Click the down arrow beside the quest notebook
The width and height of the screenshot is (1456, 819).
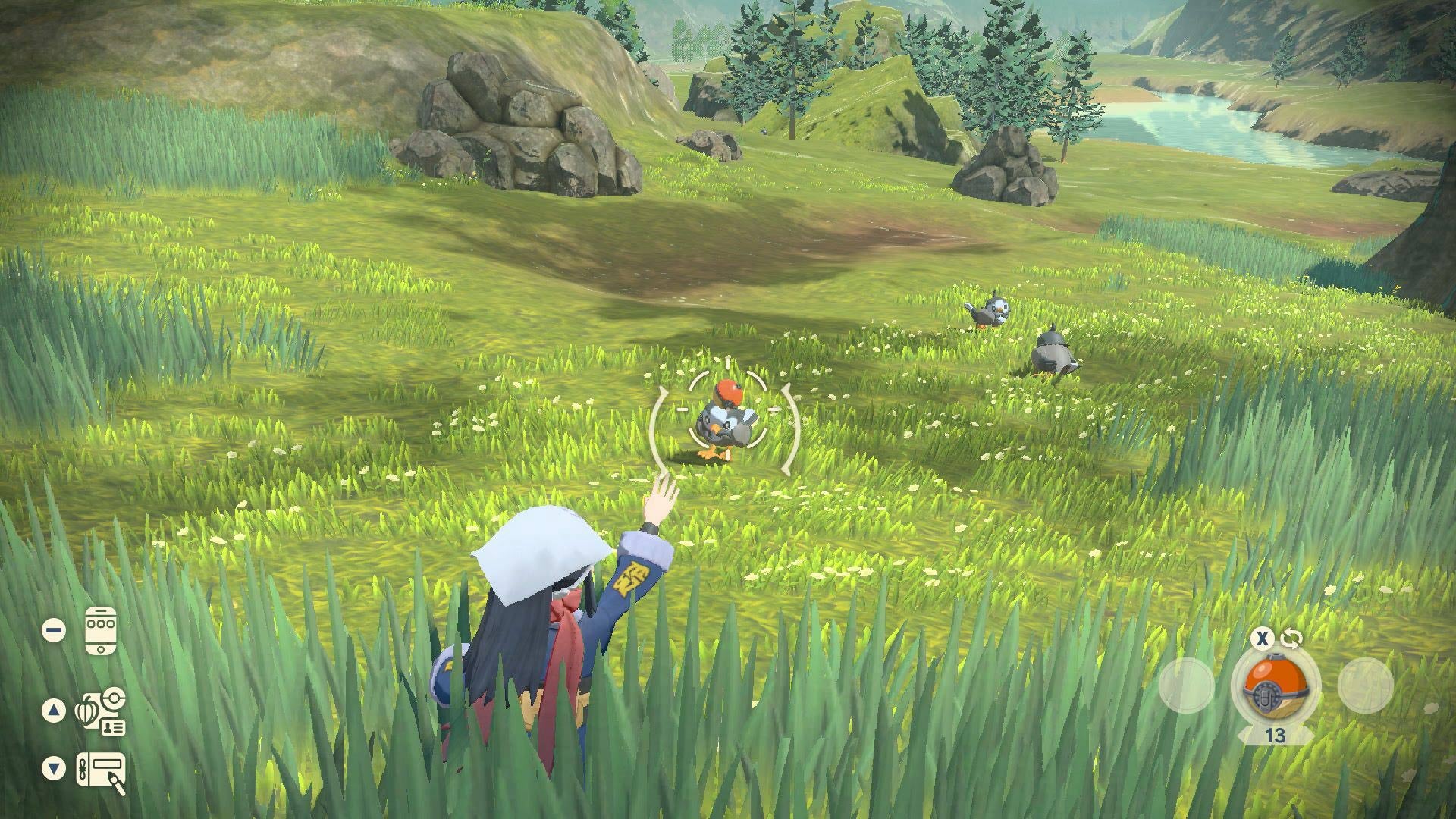click(x=52, y=765)
